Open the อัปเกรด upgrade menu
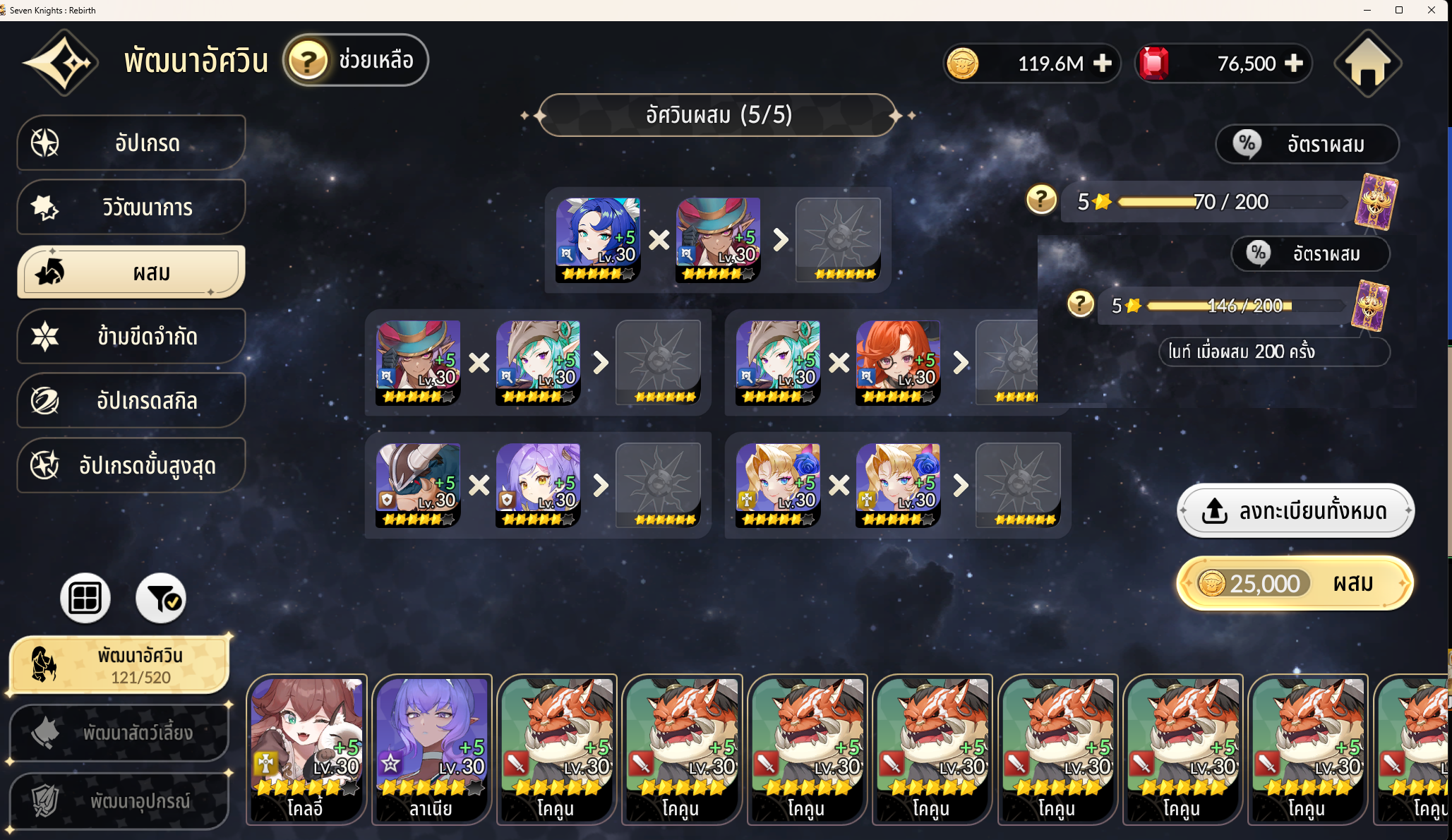This screenshot has width=1452, height=840. point(131,143)
